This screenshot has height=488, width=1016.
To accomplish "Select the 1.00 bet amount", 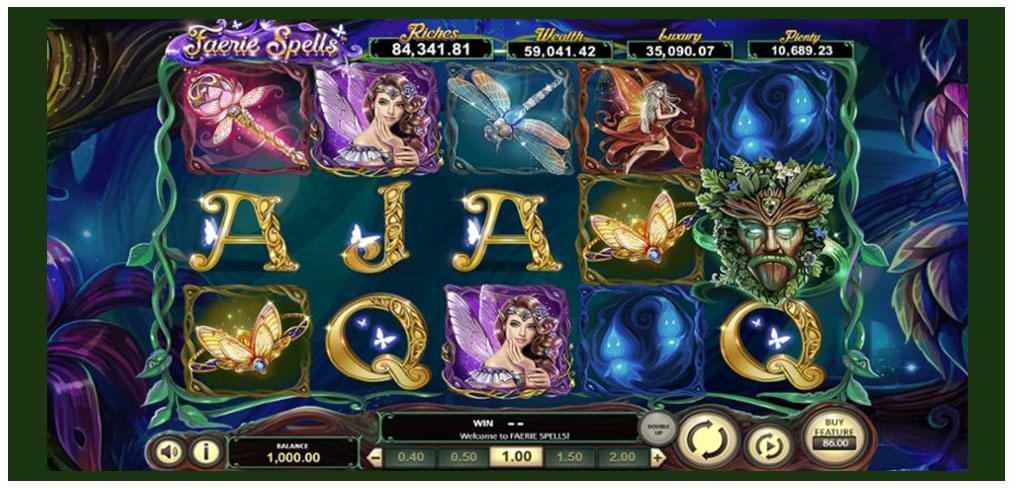I will [516, 458].
